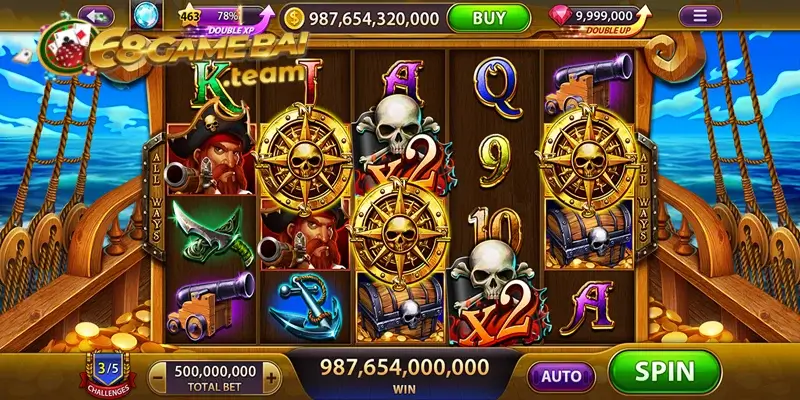The width and height of the screenshot is (800, 400).
Task: Increase total bet with the plus button
Action: tap(272, 376)
